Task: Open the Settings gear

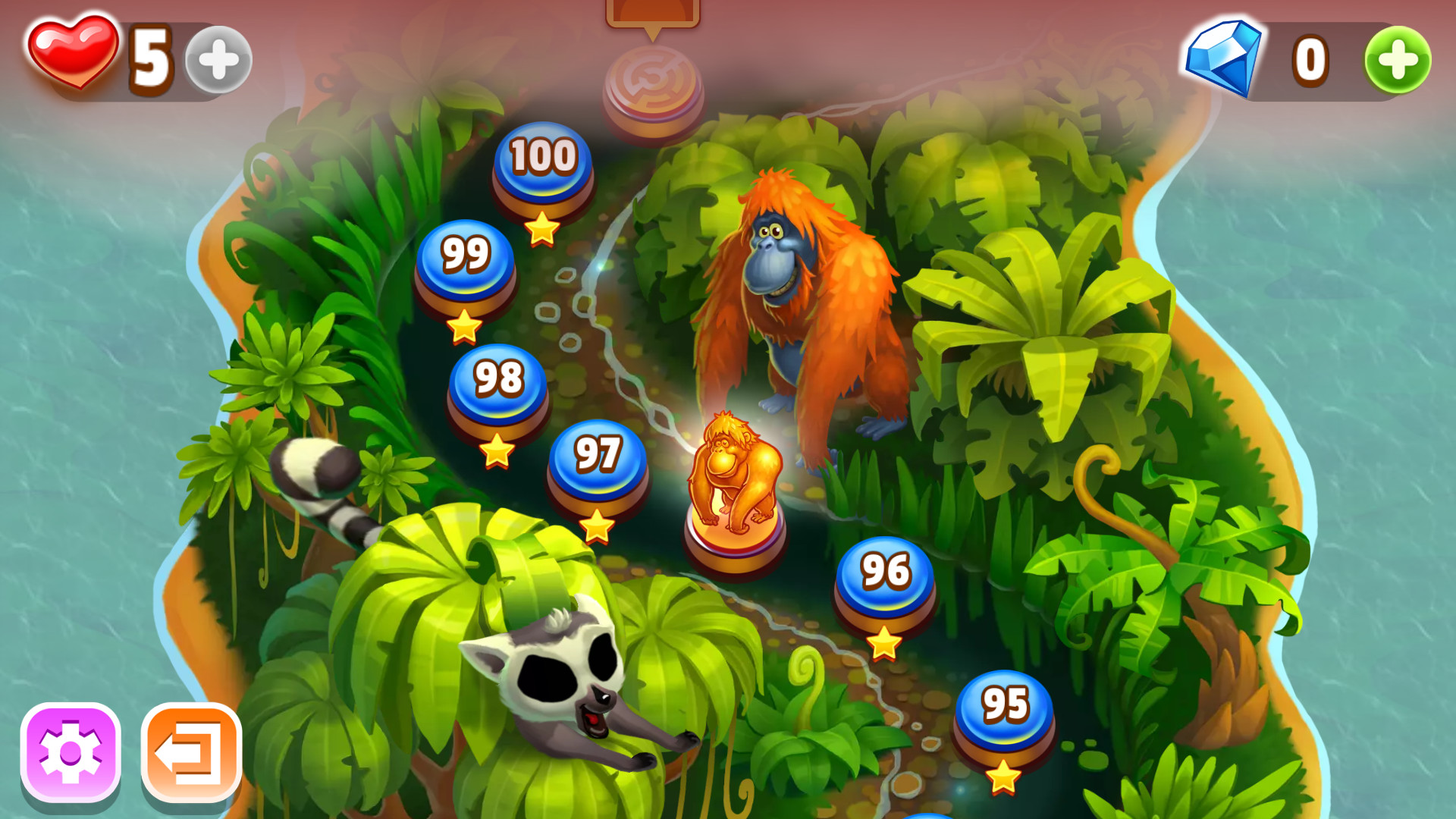Action: (72, 751)
